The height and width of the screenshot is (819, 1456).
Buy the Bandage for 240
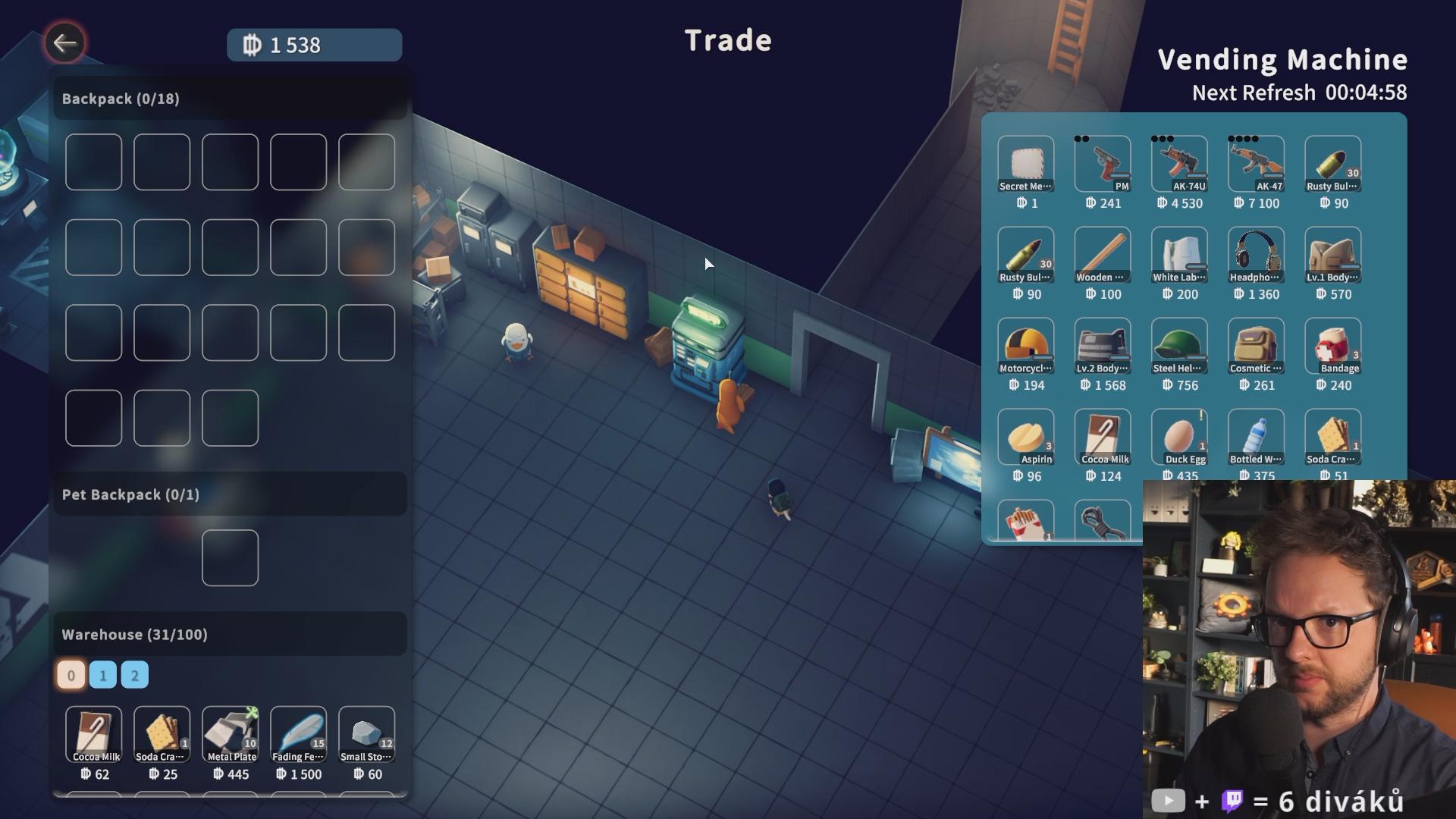[1332, 346]
